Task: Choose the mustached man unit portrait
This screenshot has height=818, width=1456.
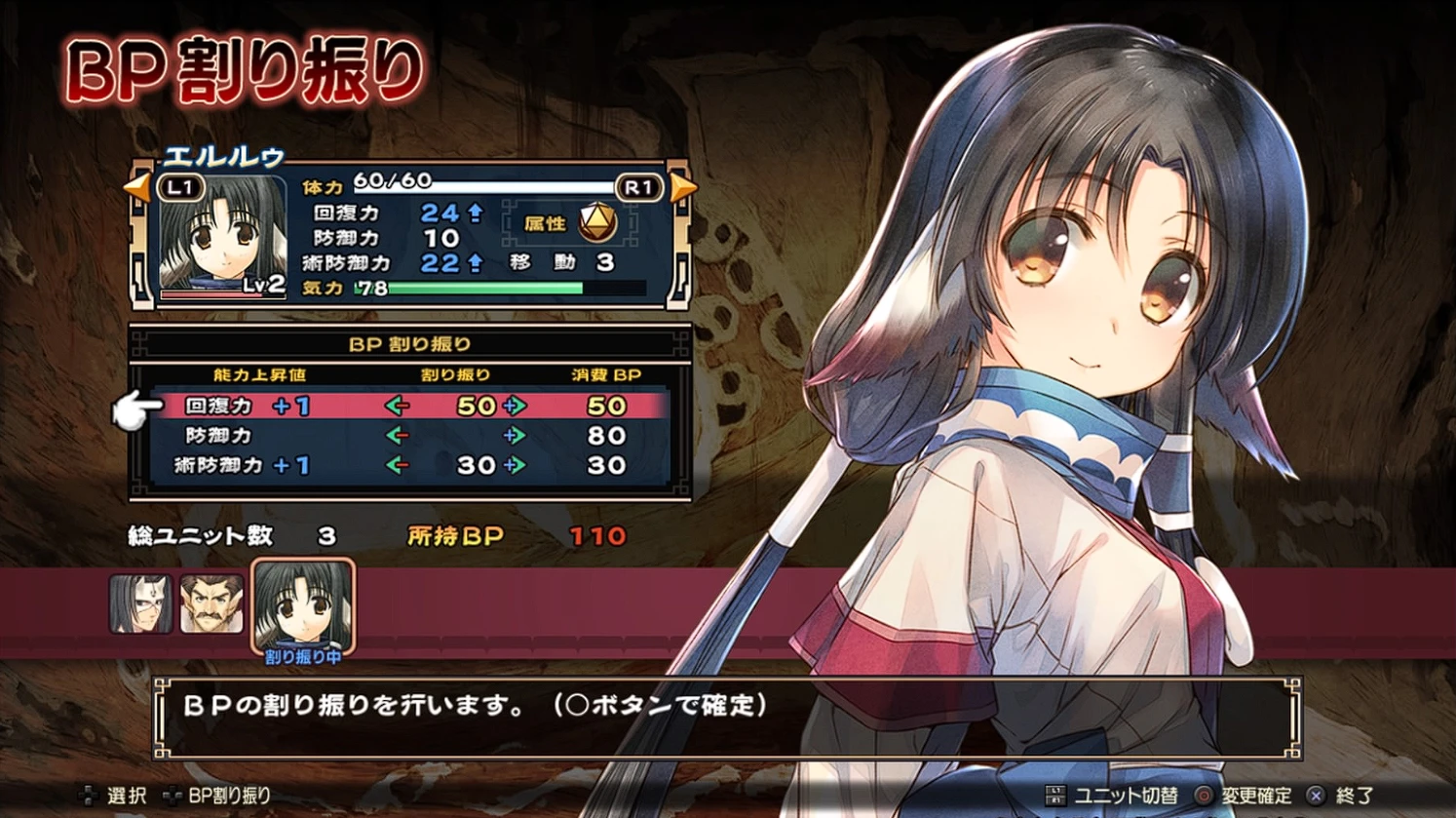Action: click(x=211, y=604)
